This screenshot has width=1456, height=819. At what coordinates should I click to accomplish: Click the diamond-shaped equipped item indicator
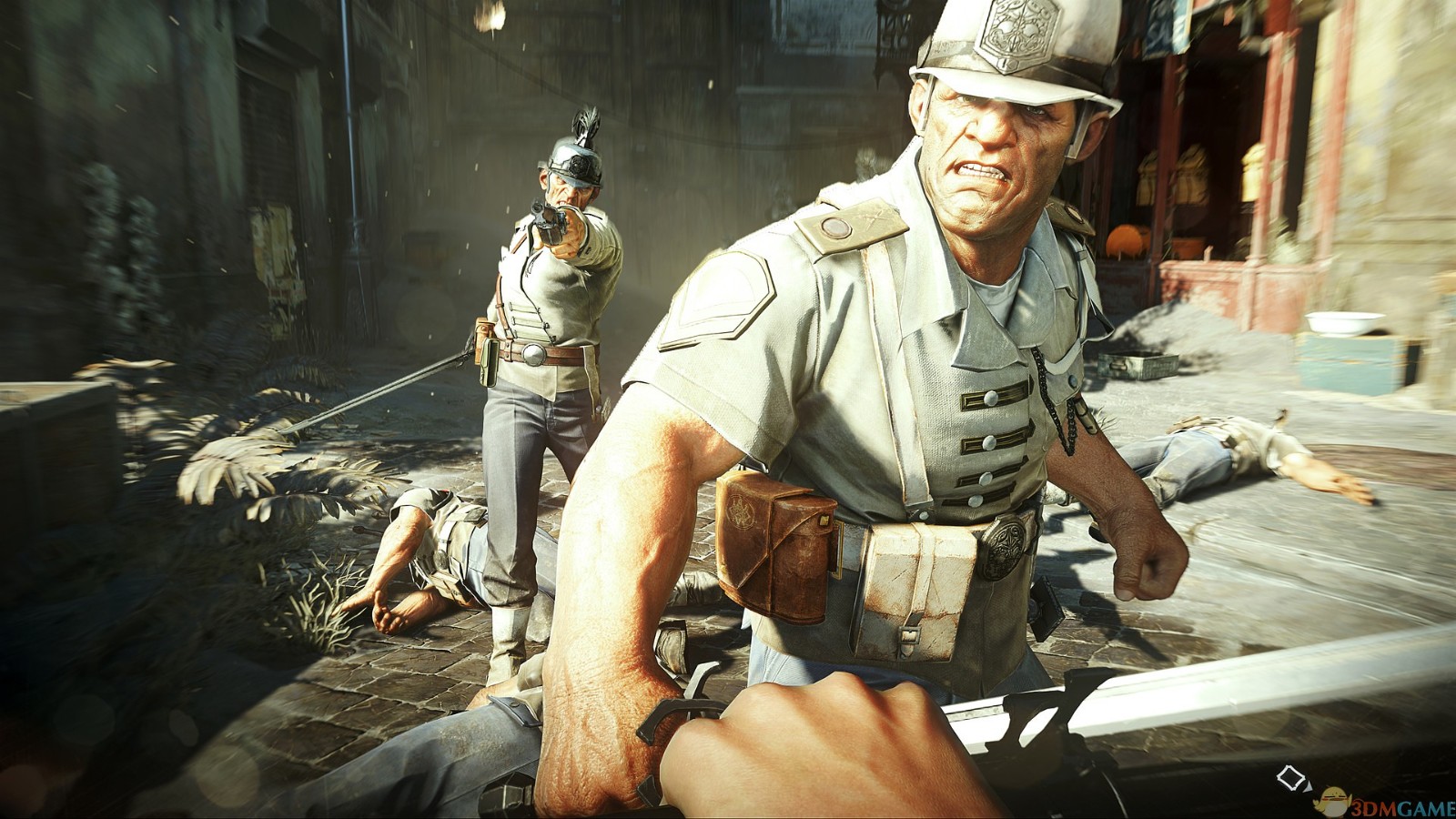click(1290, 778)
